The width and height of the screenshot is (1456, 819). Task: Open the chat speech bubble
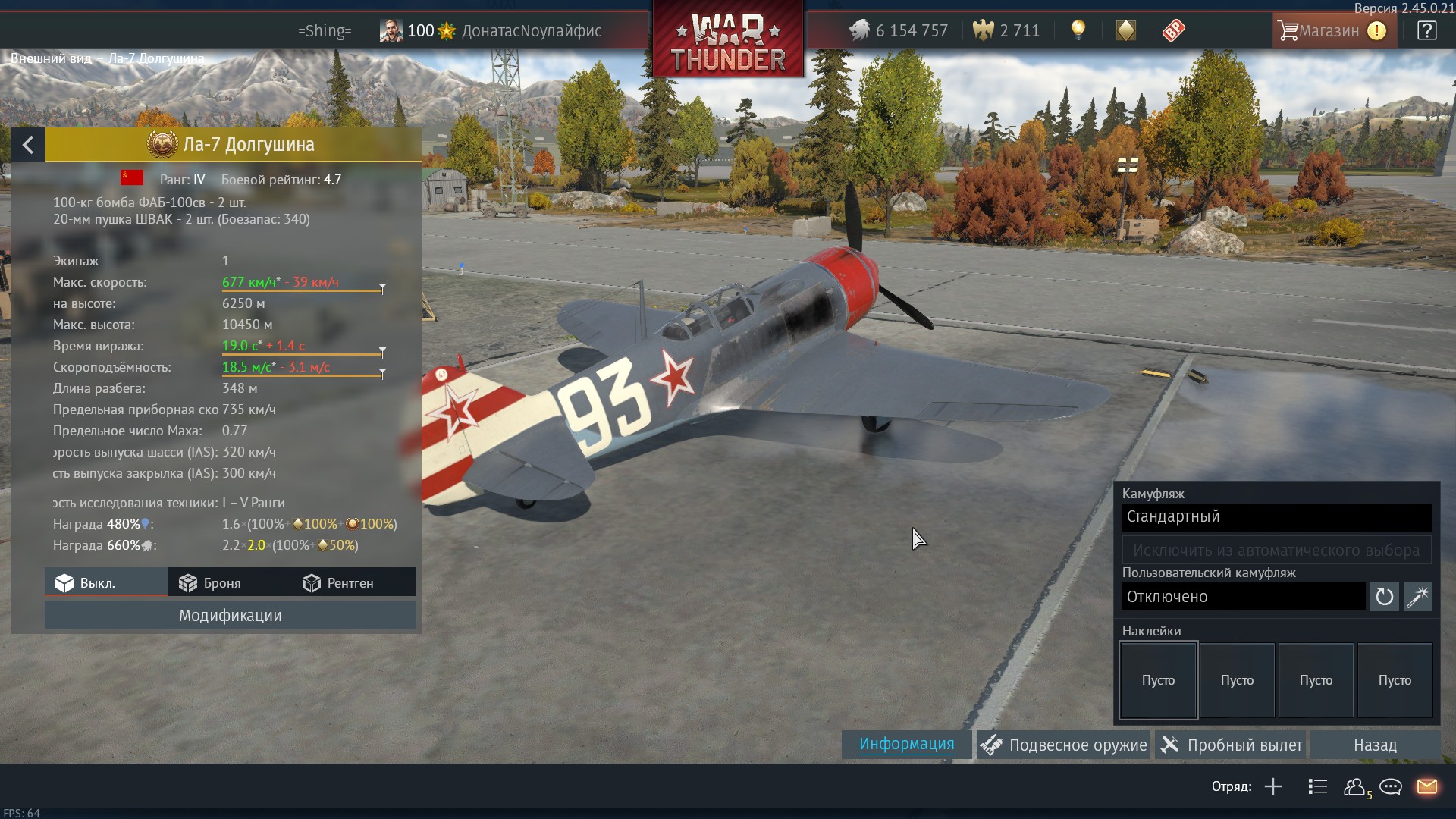[x=1391, y=787]
